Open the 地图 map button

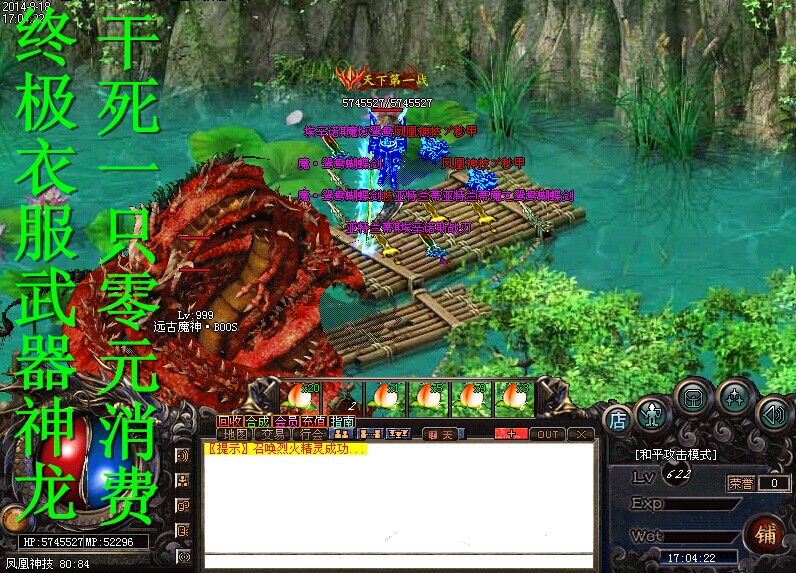tap(236, 434)
